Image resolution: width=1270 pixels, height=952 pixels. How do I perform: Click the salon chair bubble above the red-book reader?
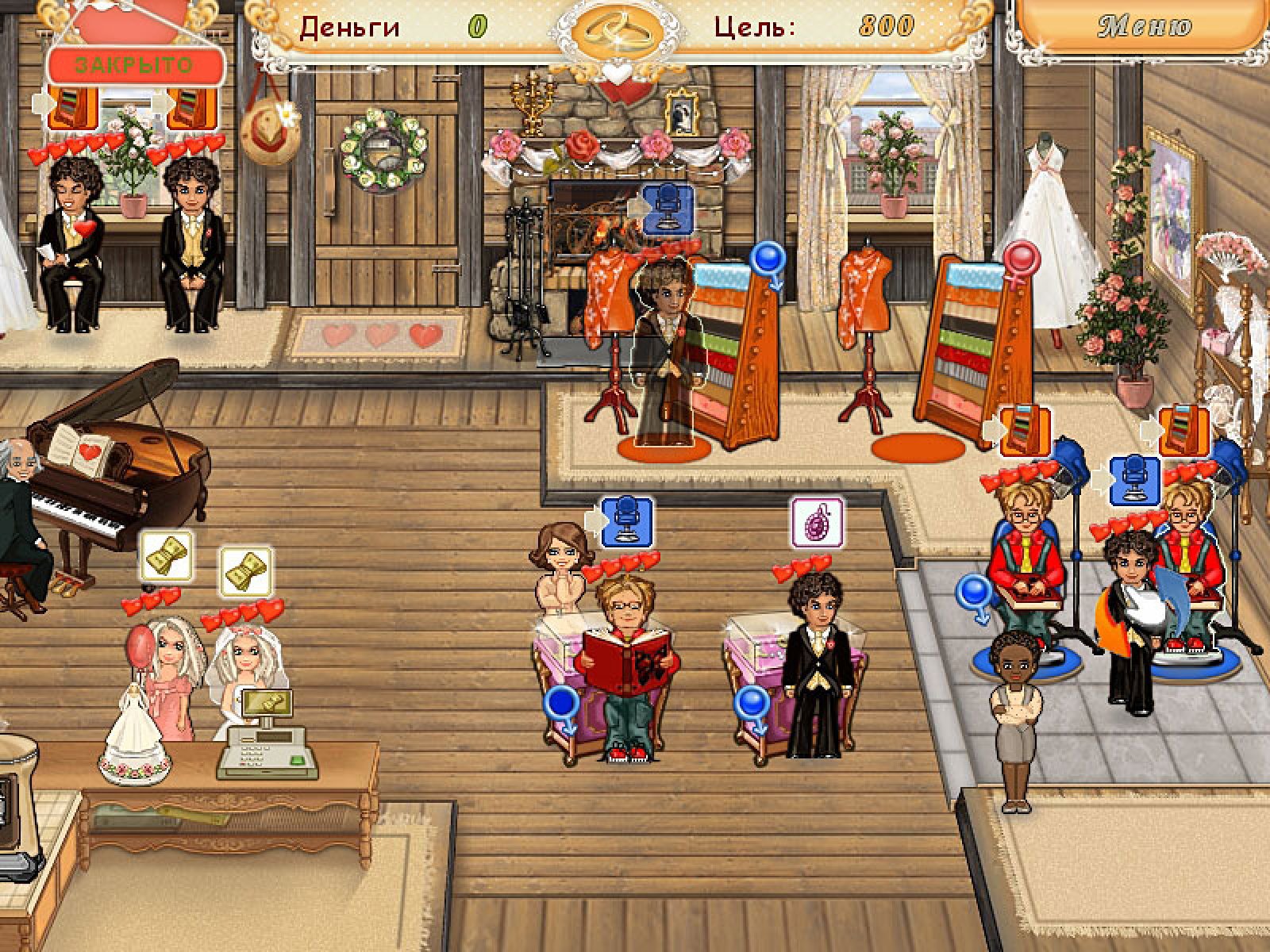[x=626, y=521]
